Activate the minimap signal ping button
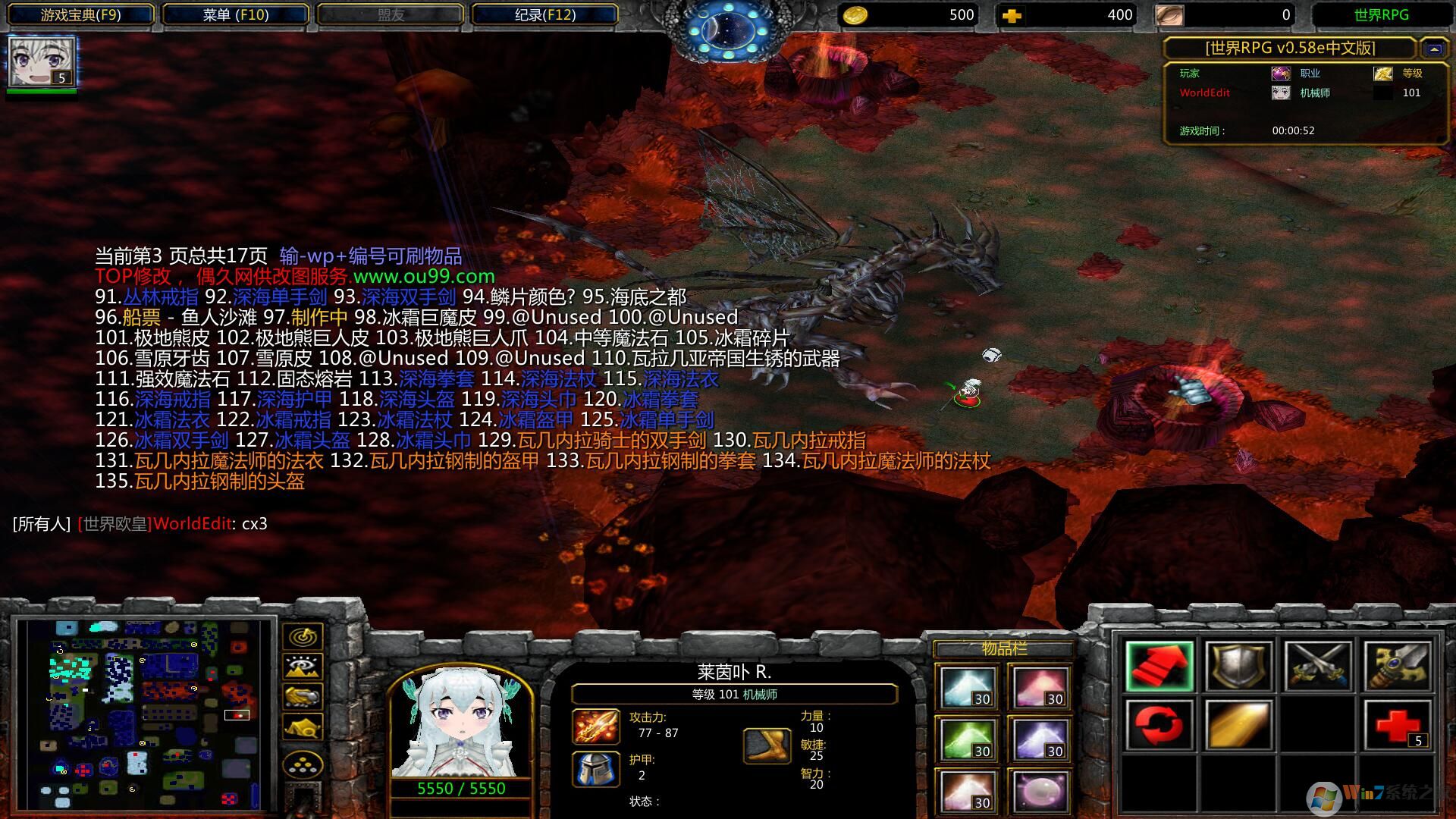Image resolution: width=1456 pixels, height=819 pixels. coord(303,636)
